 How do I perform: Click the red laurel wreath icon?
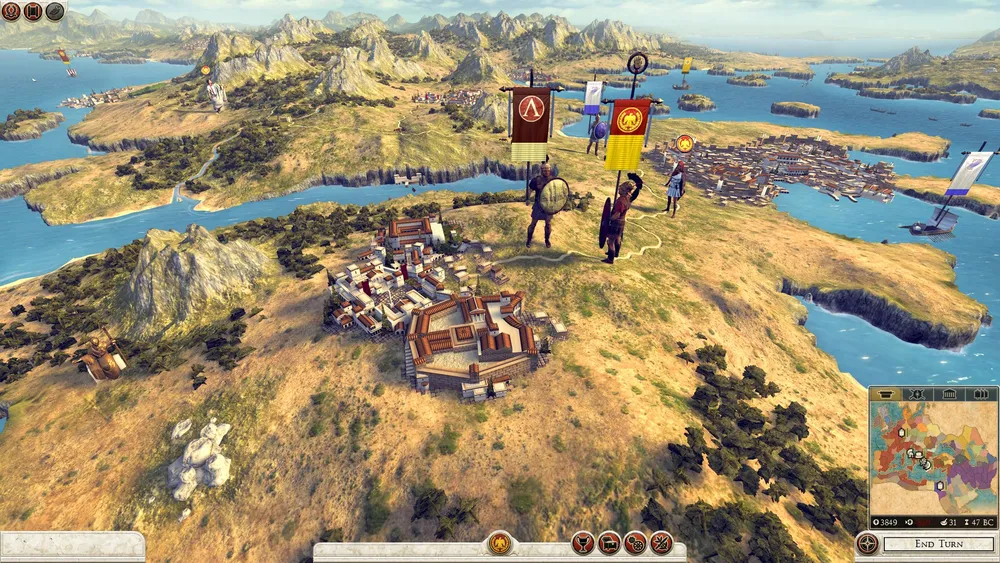[12, 12]
